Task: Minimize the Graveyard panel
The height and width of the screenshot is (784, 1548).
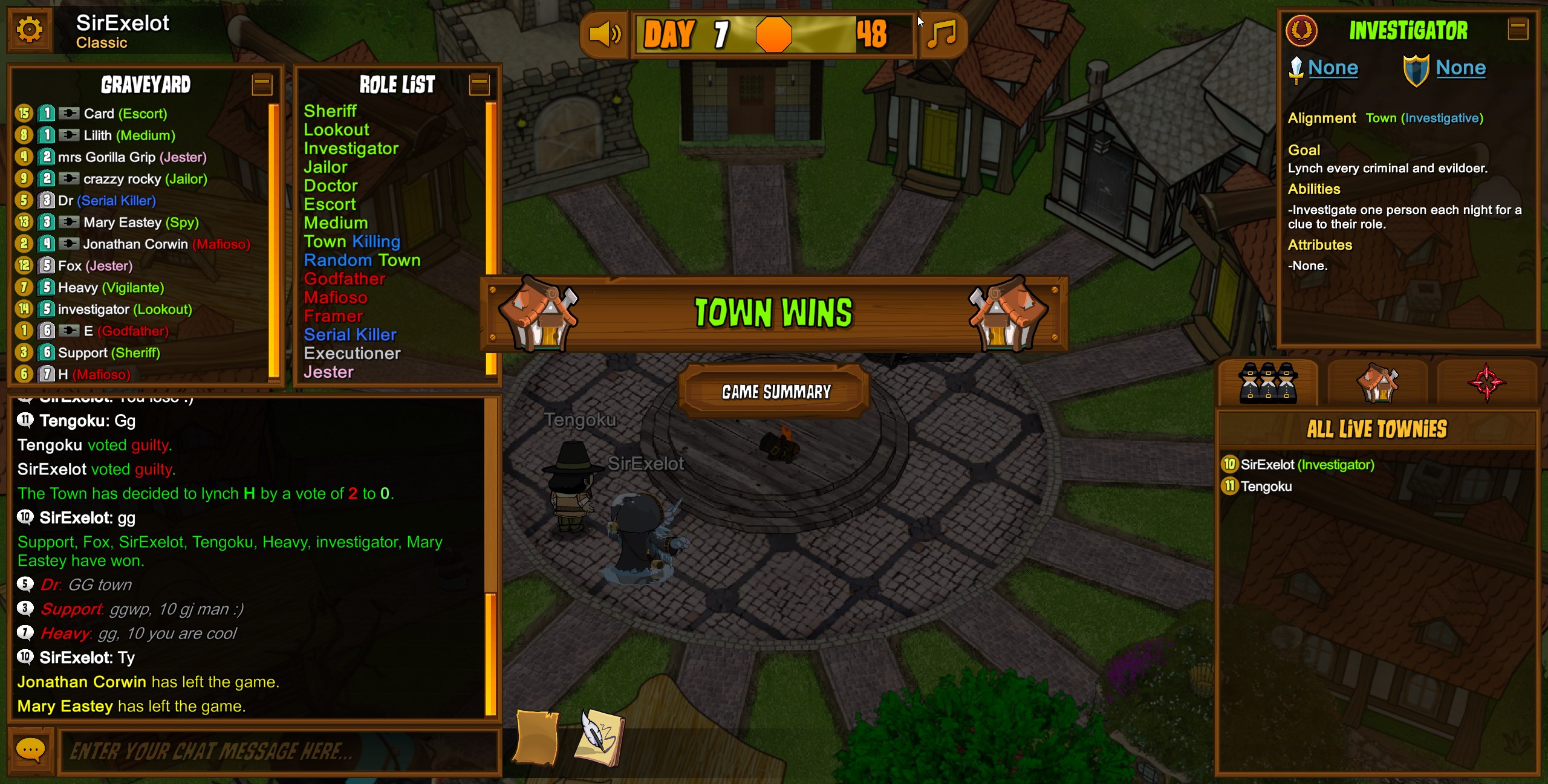Action: coord(262,84)
